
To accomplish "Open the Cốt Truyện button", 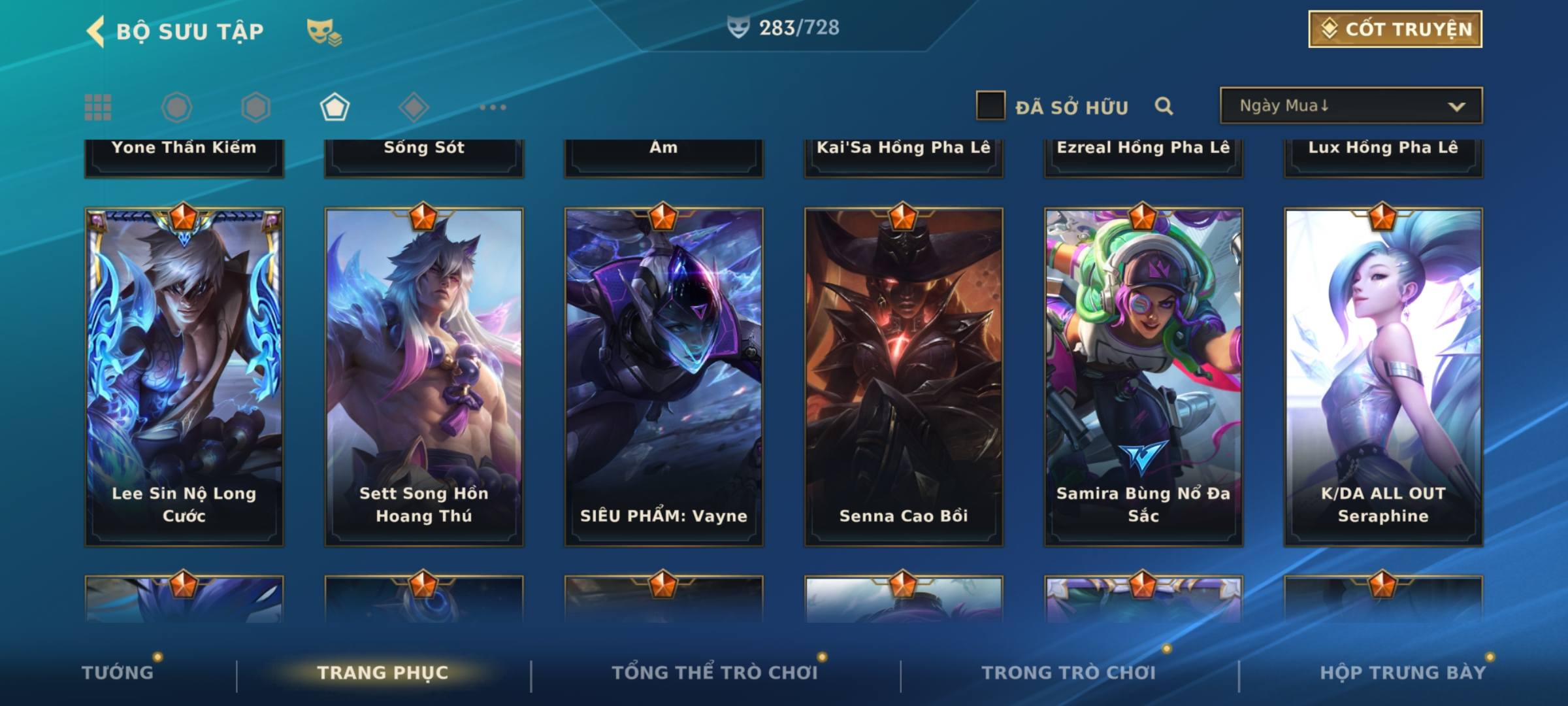I will [x=1395, y=29].
